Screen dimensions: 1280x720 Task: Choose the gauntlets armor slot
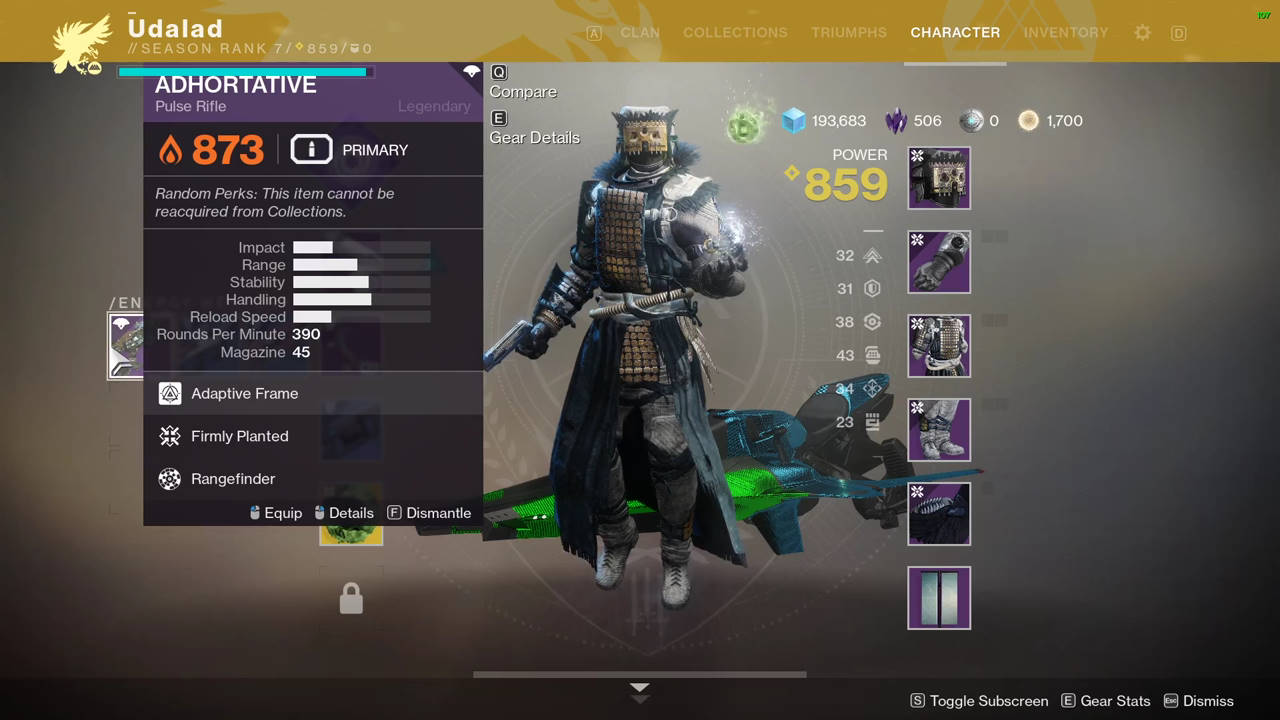coord(939,262)
